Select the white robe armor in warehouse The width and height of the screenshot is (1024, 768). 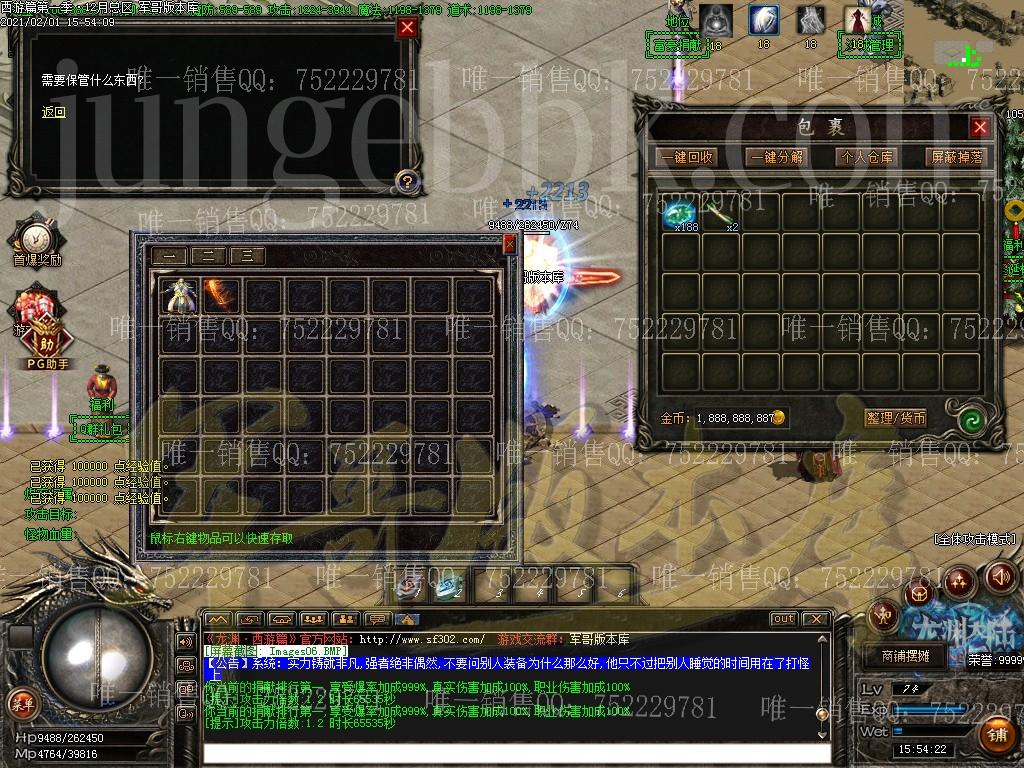pos(180,295)
